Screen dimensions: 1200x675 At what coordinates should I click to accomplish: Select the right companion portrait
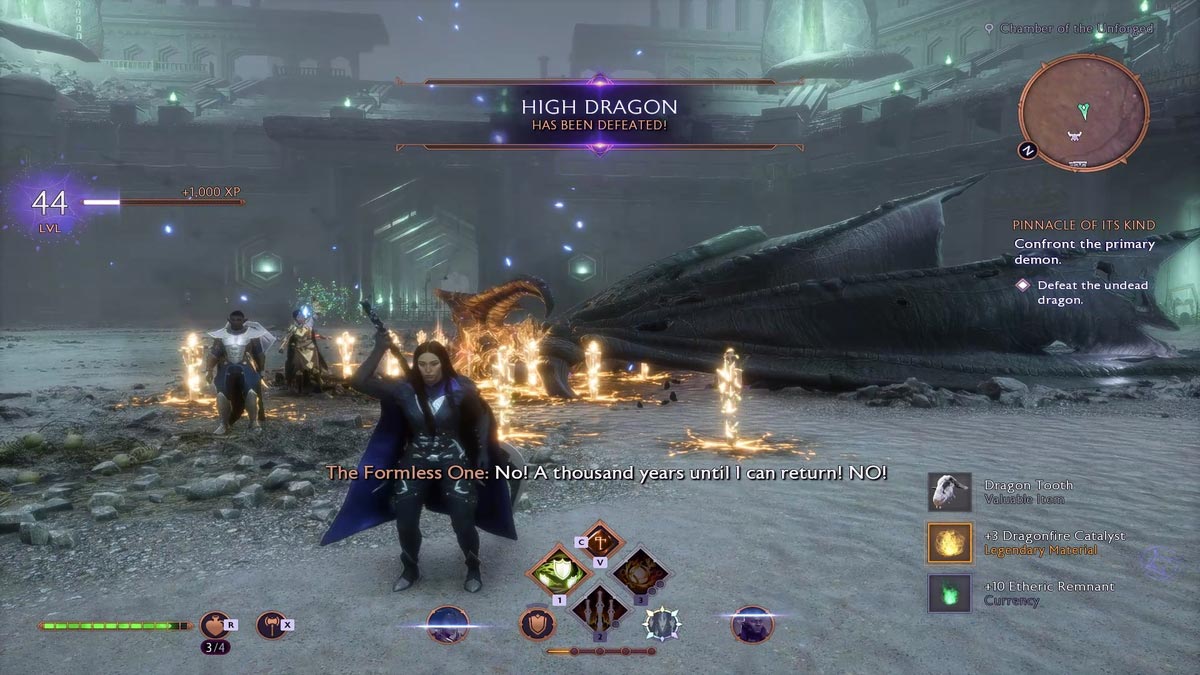[x=751, y=624]
